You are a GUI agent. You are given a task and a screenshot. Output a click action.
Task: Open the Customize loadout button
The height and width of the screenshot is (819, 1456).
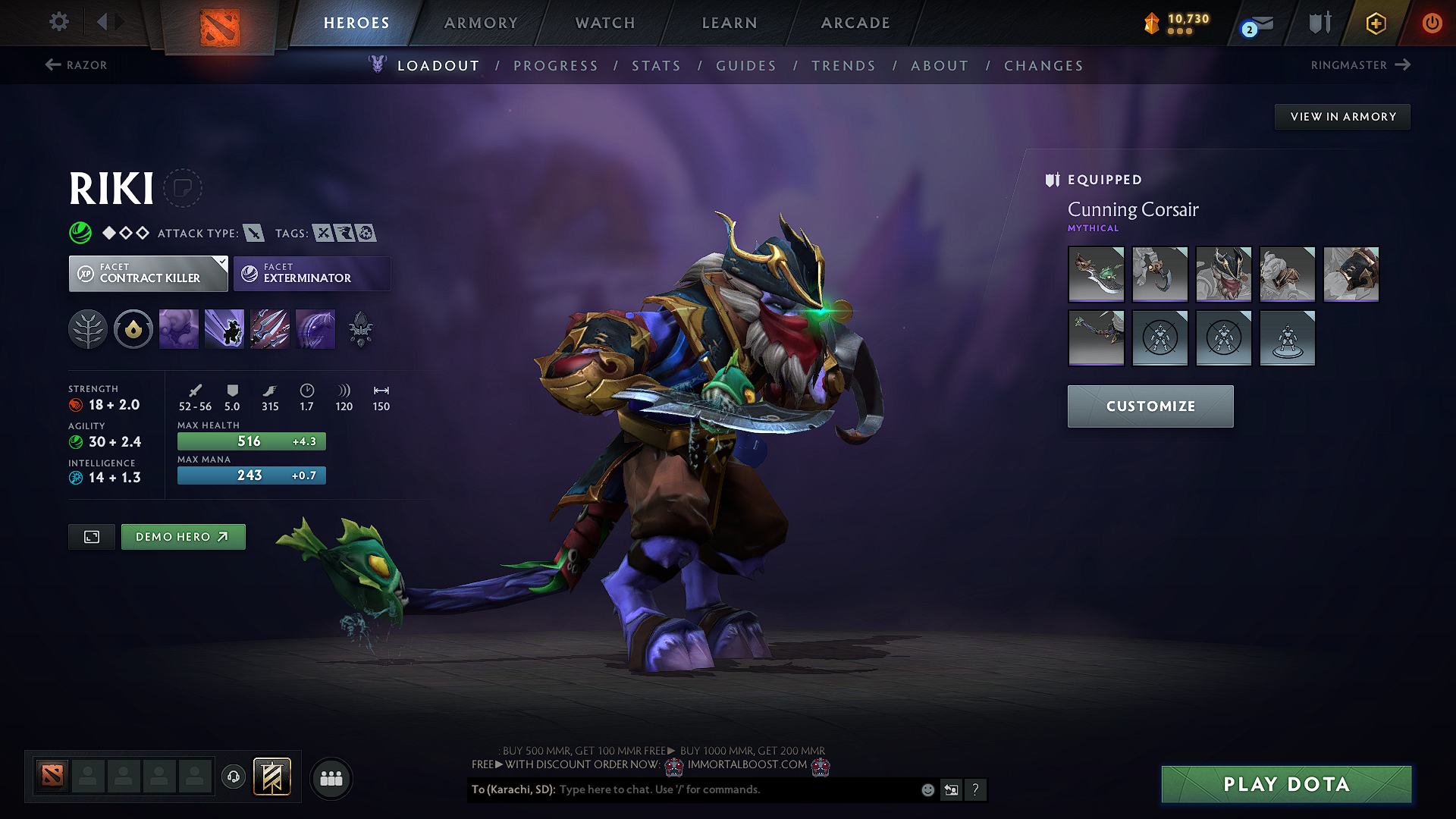pos(1150,406)
